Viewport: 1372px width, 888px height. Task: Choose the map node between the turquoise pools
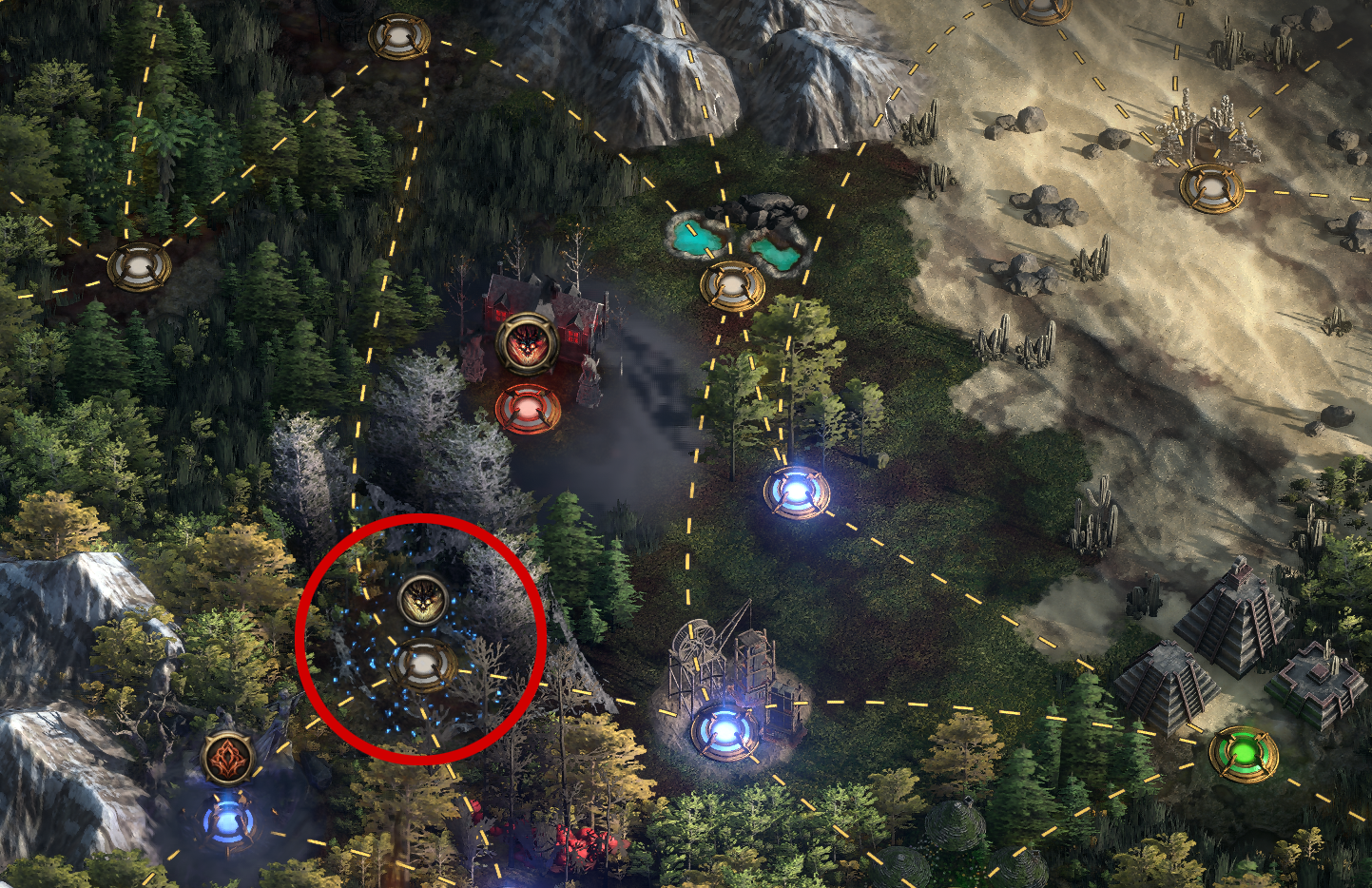coord(731,284)
